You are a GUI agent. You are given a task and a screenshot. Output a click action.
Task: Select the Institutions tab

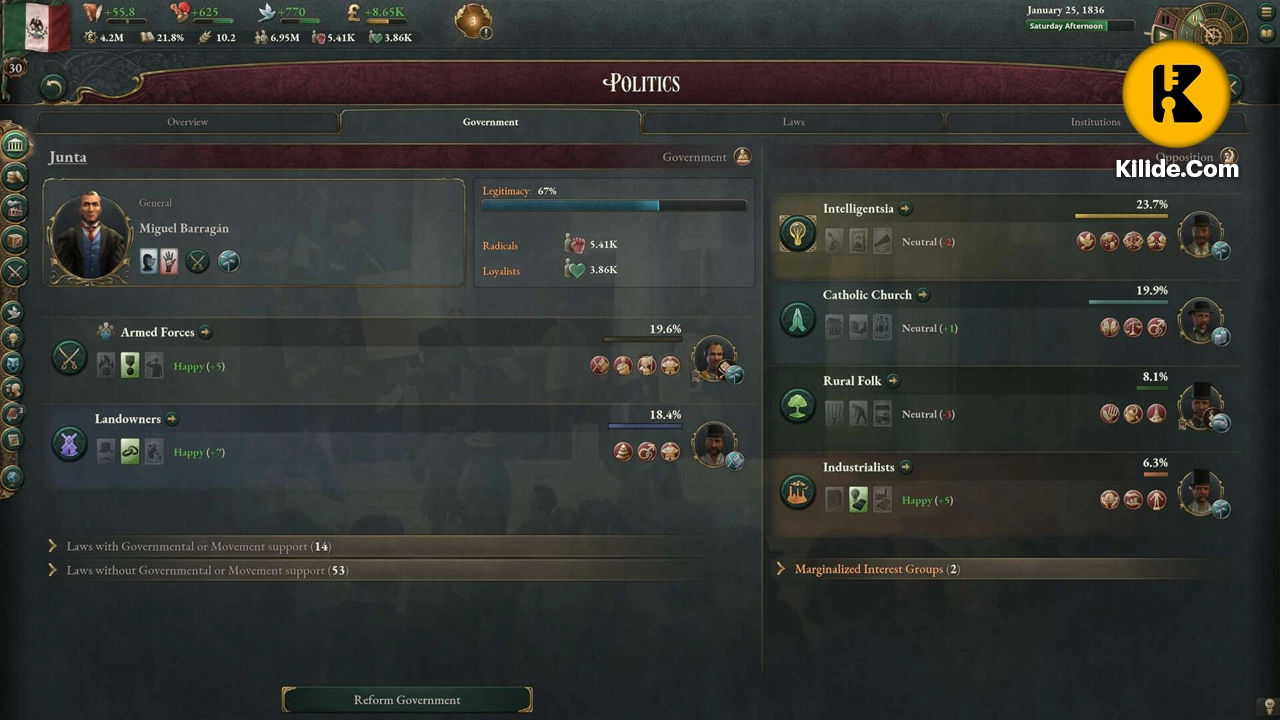(x=1095, y=122)
